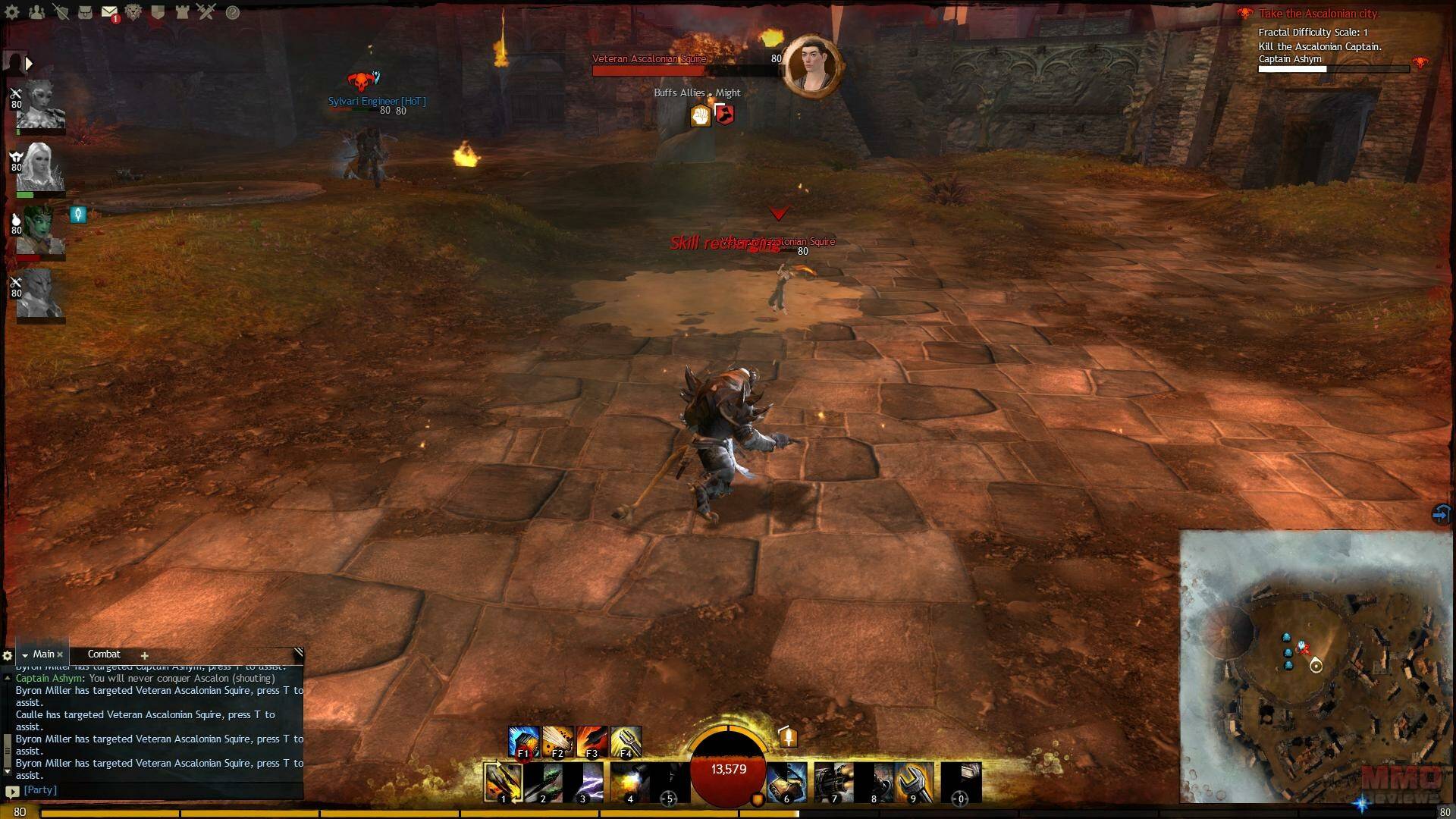
Task: Select the targeted Veteran Ascalonian Squire portrait
Action: (x=812, y=64)
